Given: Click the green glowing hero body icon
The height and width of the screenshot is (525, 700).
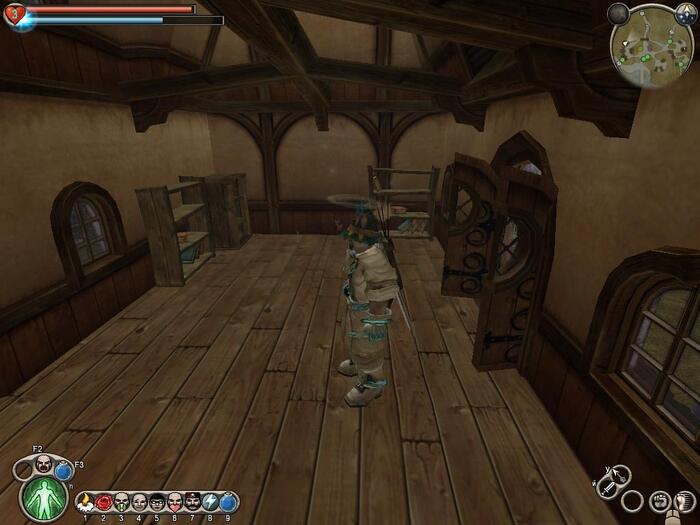Looking at the screenshot, I should click(x=43, y=496).
